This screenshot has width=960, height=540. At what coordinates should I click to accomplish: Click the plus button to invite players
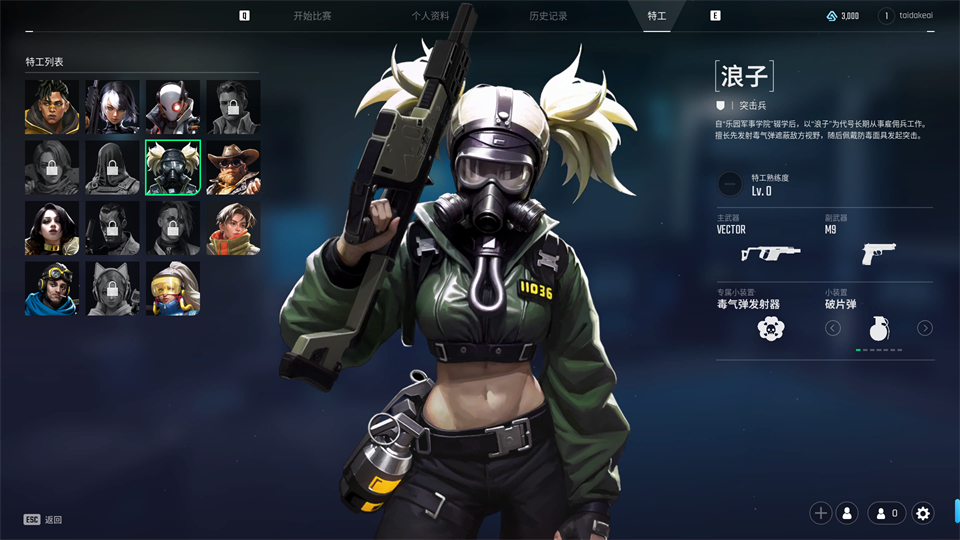(821, 513)
